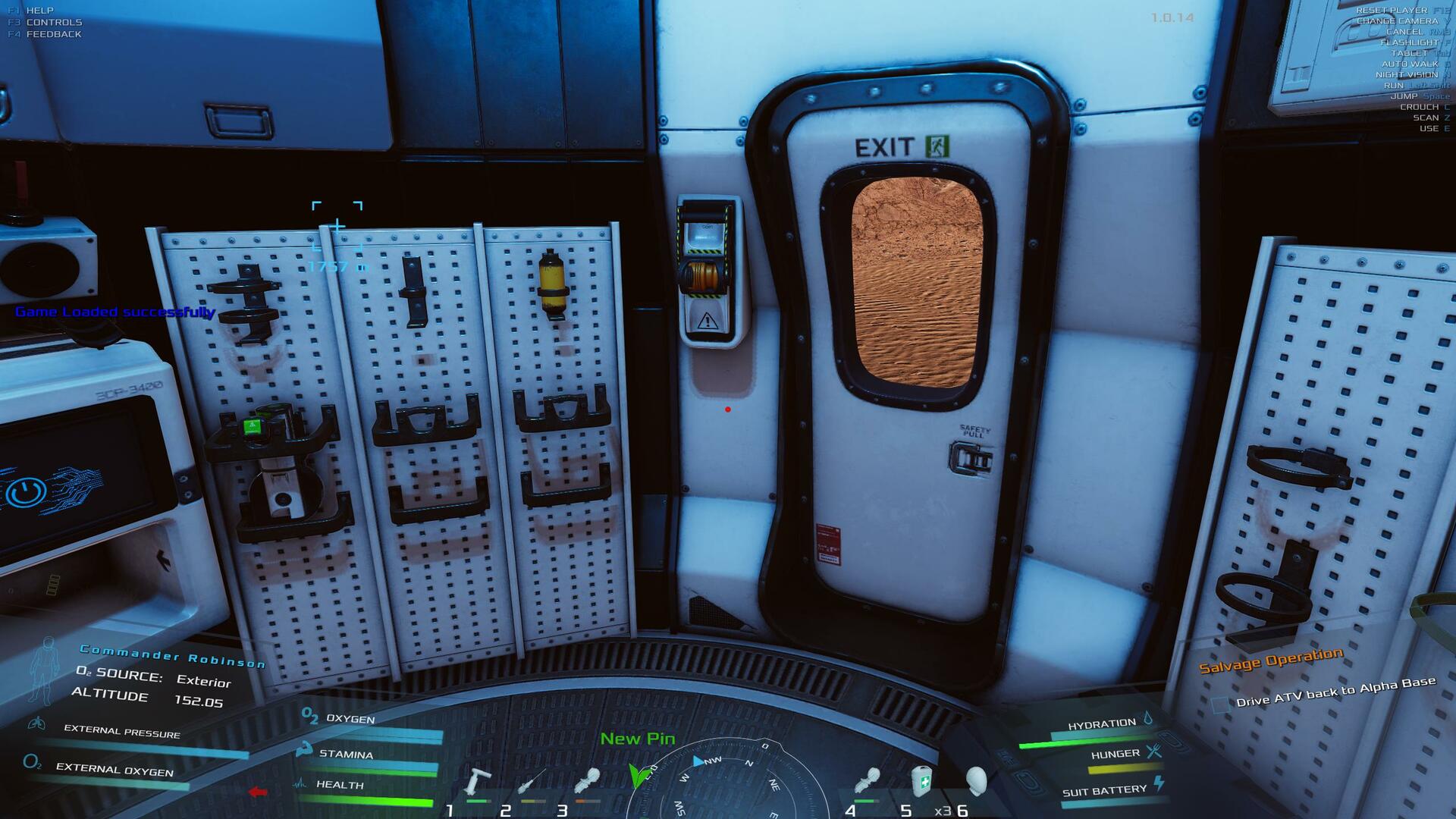Select the probe tool in hotbar slot 2
Screen dimensions: 1456x819
(x=532, y=782)
